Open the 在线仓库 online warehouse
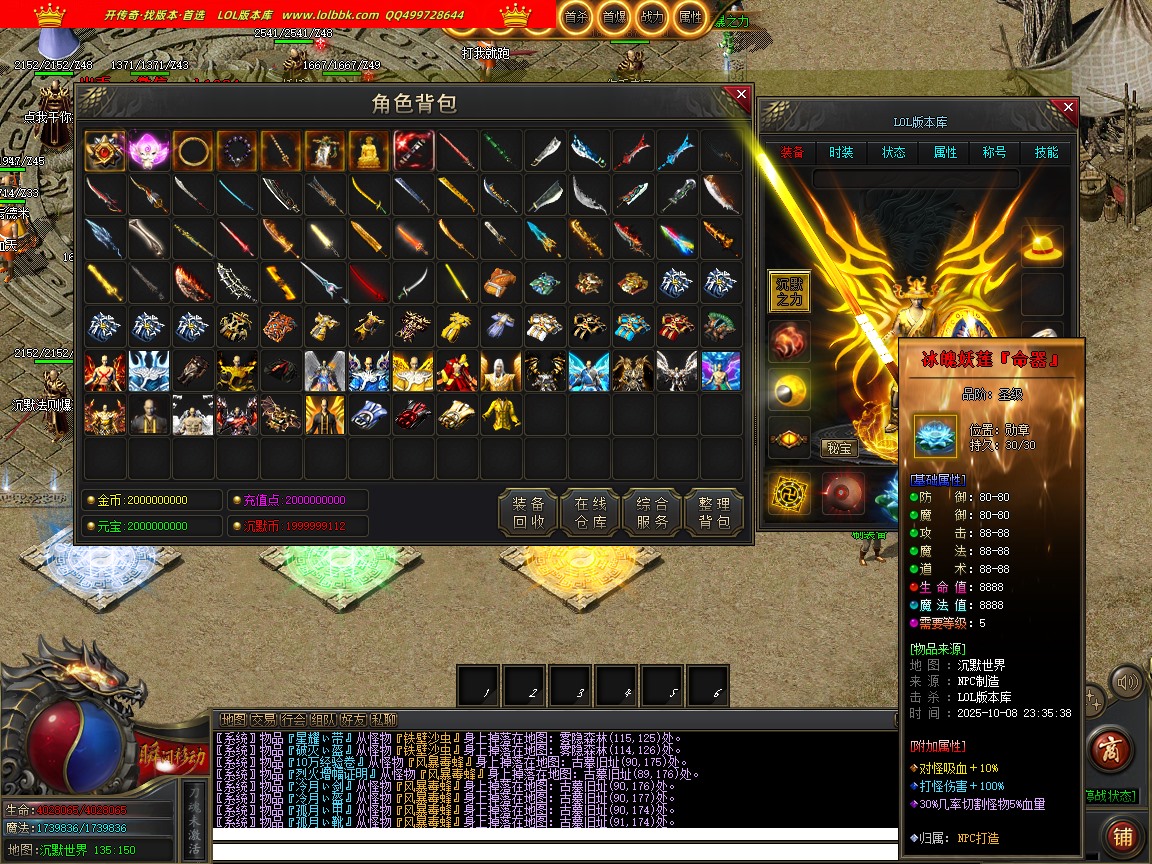 pyautogui.click(x=590, y=513)
